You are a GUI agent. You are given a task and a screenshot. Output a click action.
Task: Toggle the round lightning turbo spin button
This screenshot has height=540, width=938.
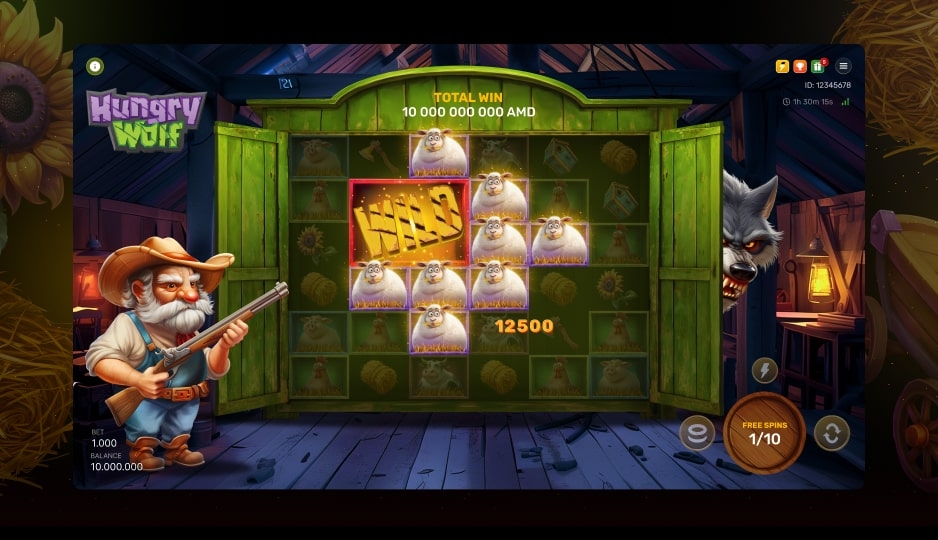click(764, 370)
